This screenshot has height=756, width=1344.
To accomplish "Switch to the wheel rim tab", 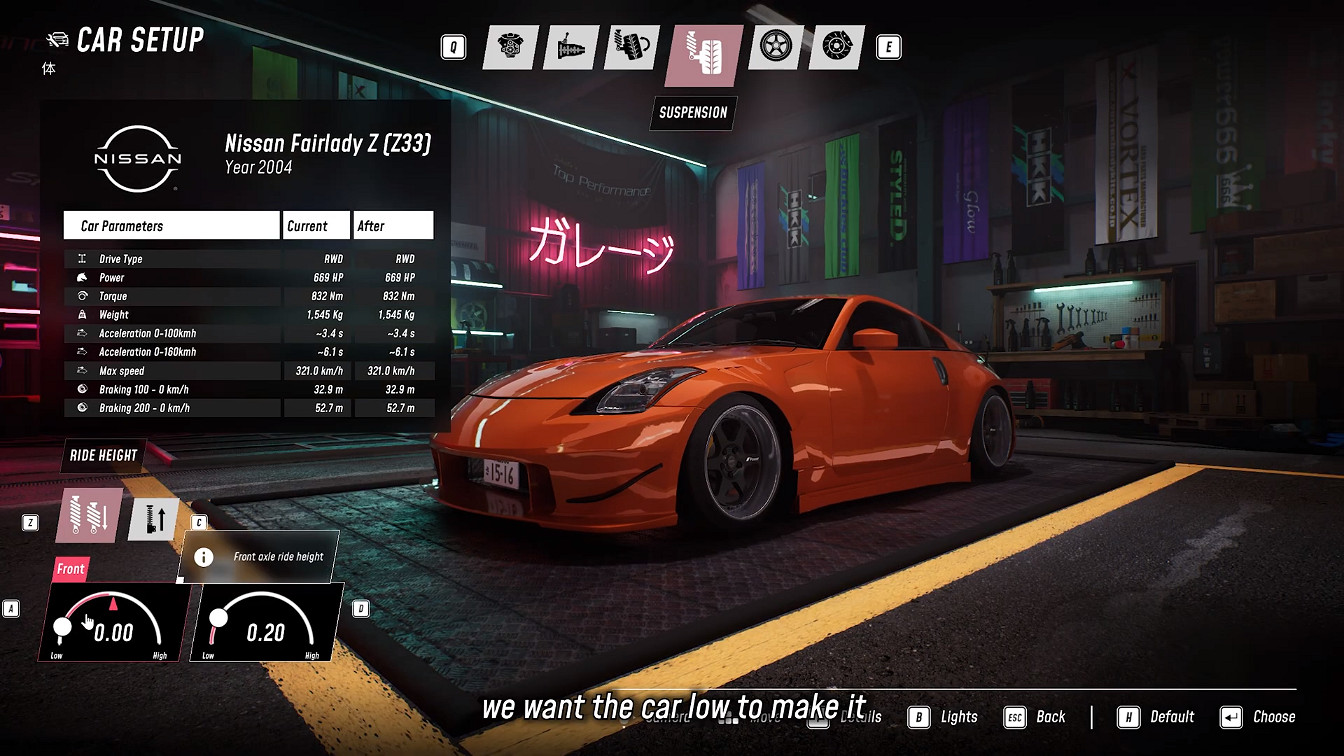I will (x=775, y=47).
